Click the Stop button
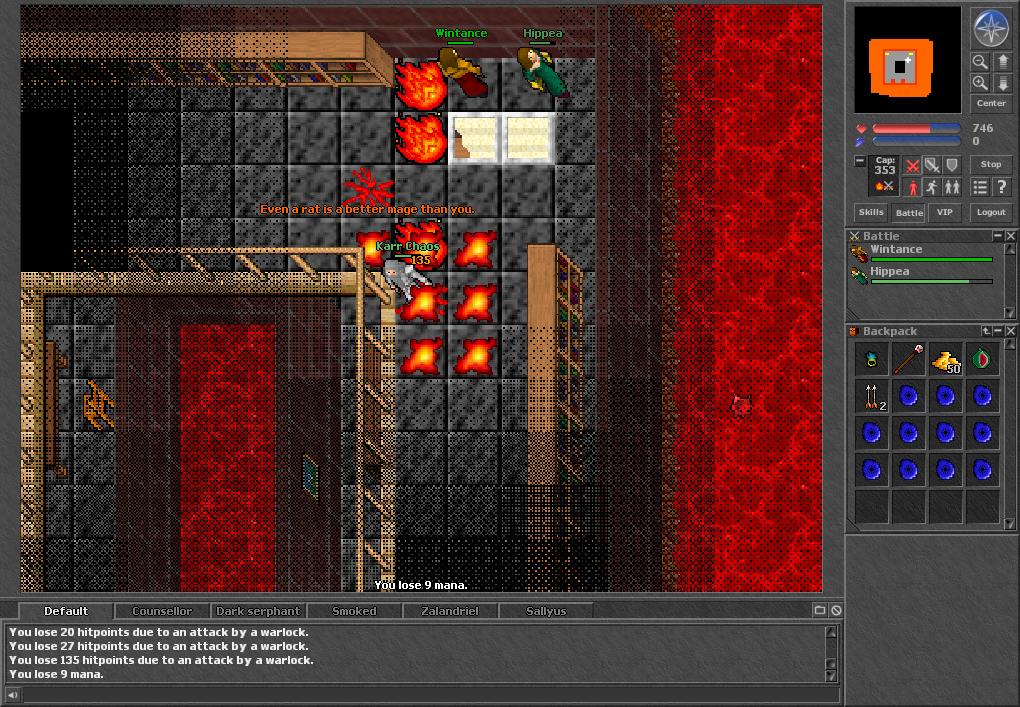Viewport: 1020px width, 707px height. click(990, 164)
